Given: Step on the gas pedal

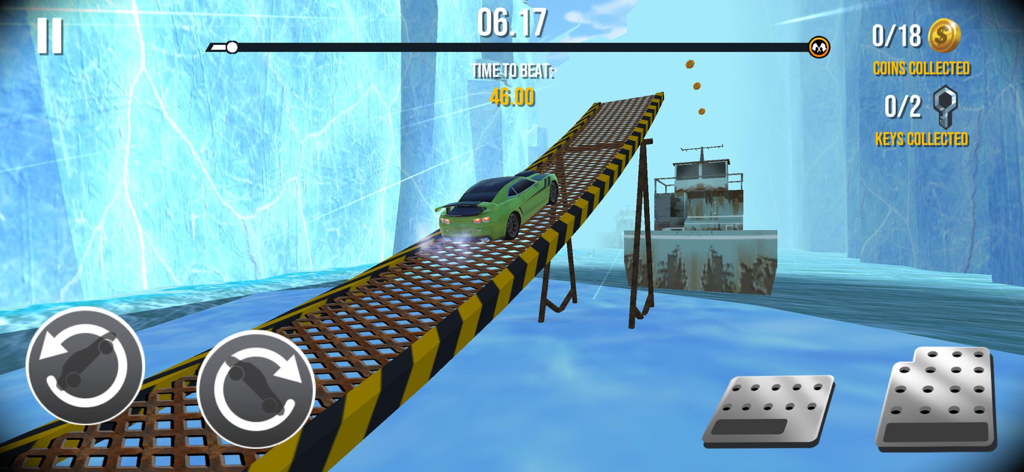Looking at the screenshot, I should [936, 399].
